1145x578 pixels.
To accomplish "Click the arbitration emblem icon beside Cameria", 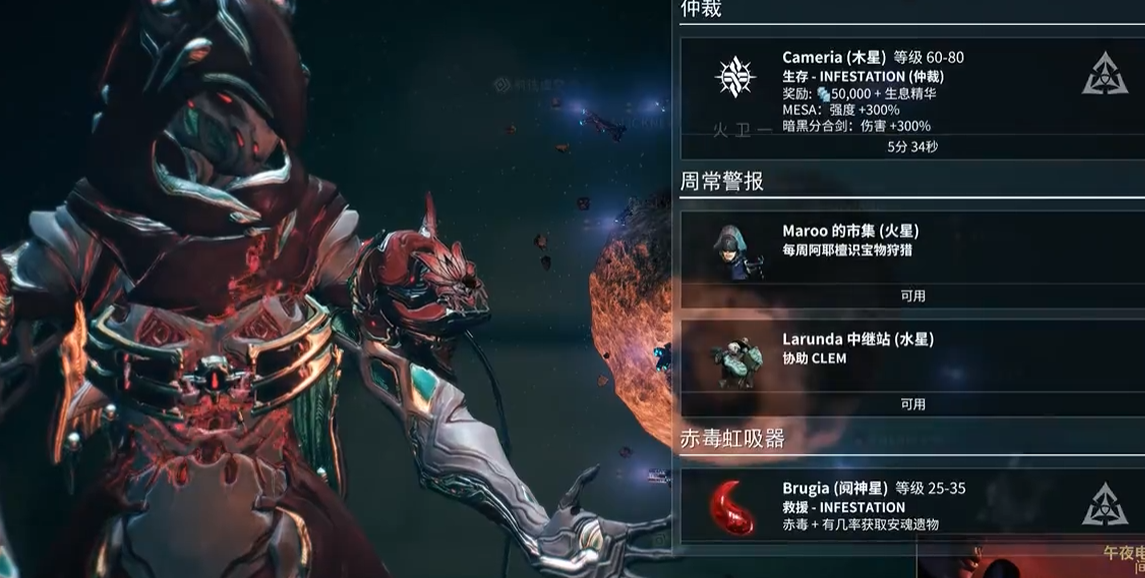I will point(735,76).
